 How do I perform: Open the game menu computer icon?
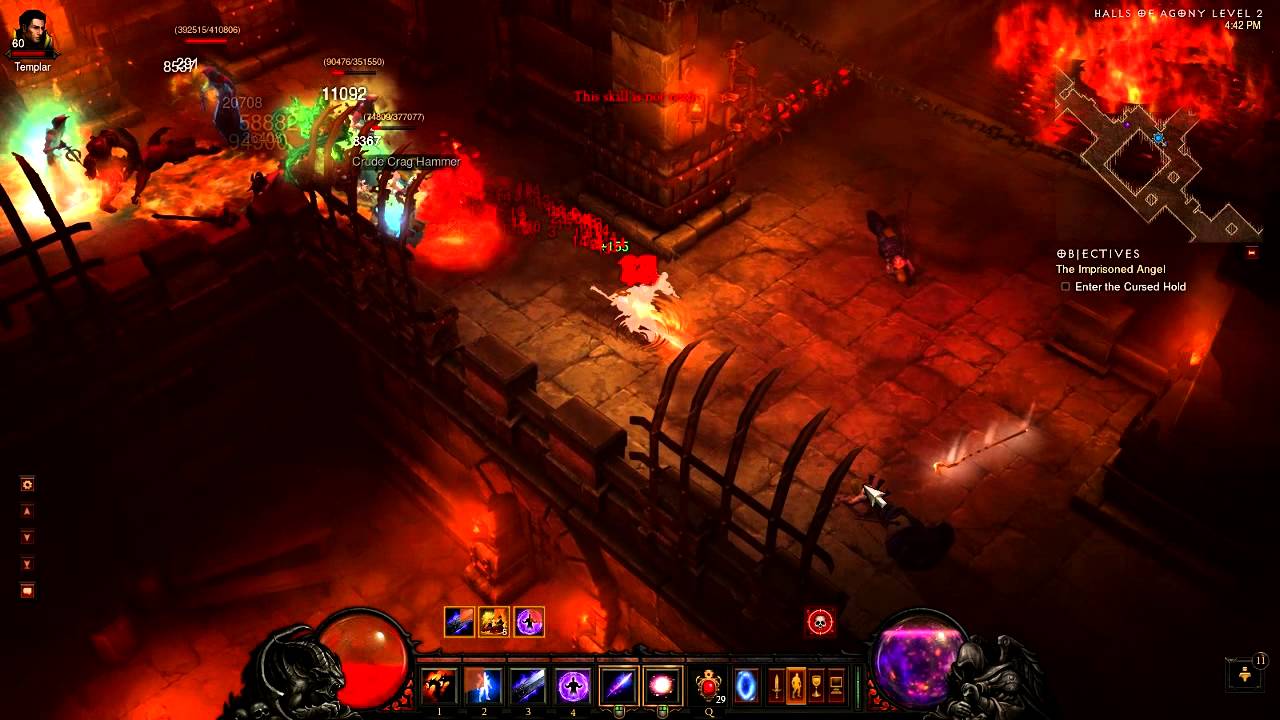pyautogui.click(x=836, y=687)
